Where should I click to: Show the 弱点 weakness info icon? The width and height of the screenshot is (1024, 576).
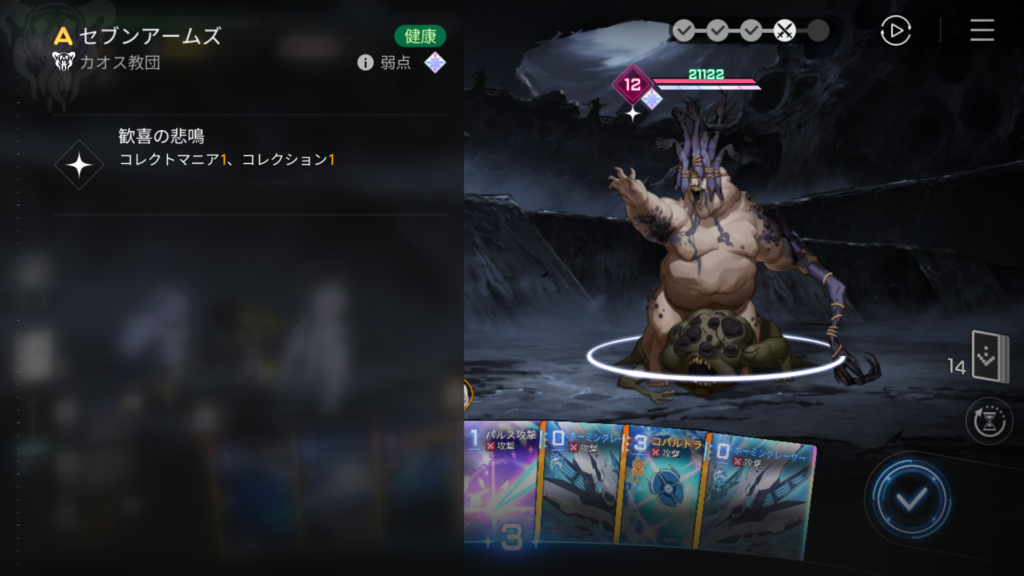click(x=365, y=63)
